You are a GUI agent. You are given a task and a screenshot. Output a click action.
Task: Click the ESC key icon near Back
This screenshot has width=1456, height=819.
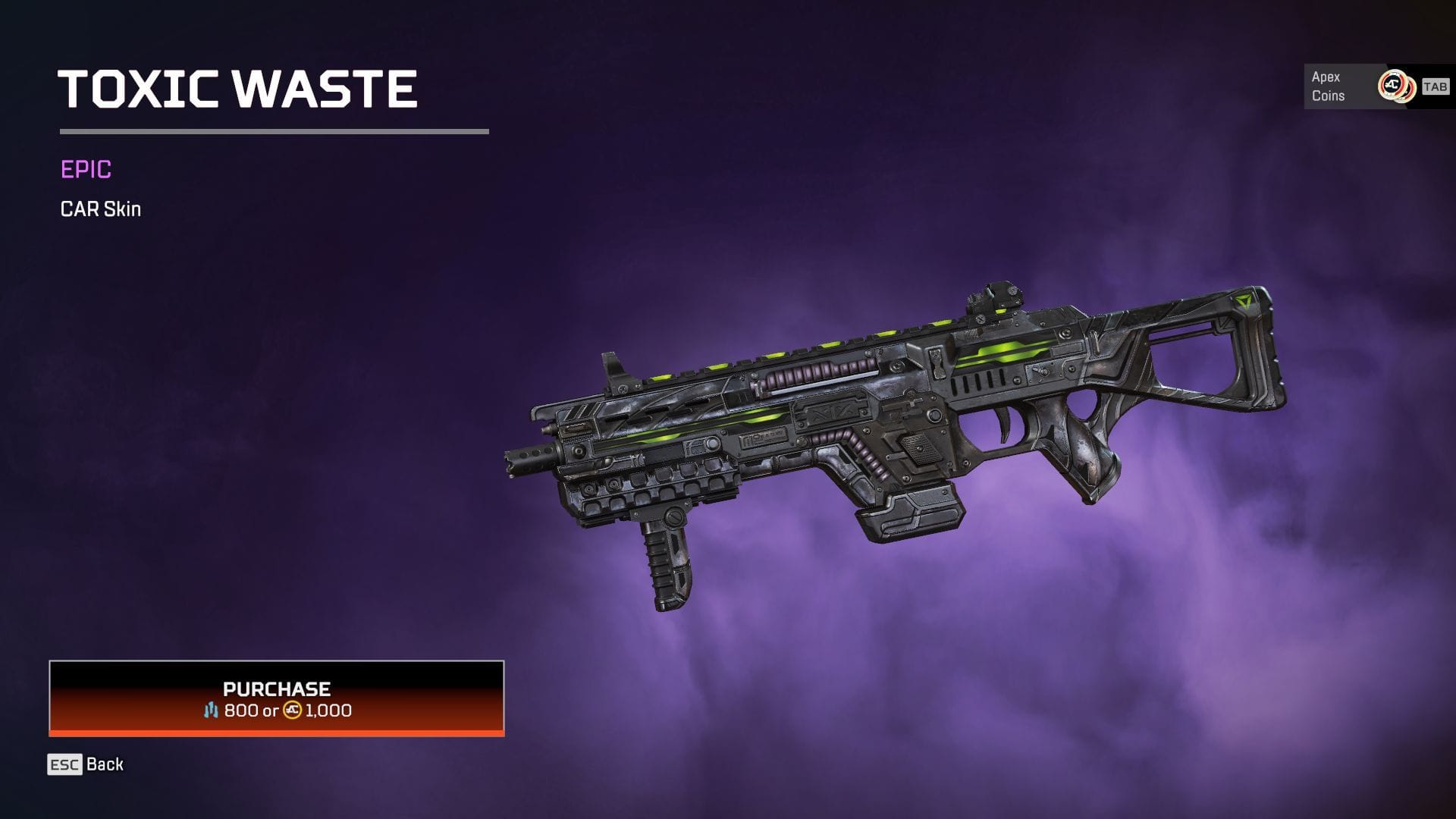63,764
